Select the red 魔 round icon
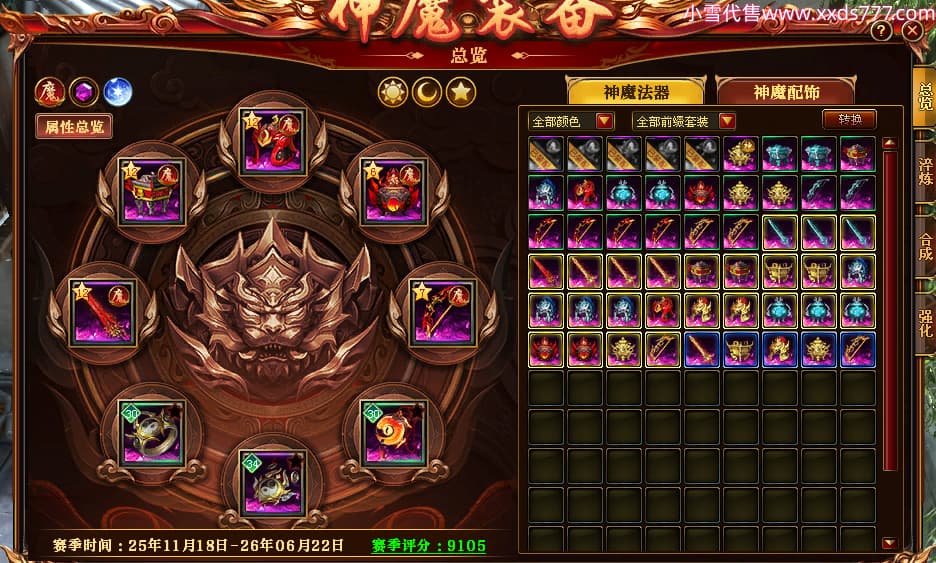The height and width of the screenshot is (563, 936). (49, 92)
